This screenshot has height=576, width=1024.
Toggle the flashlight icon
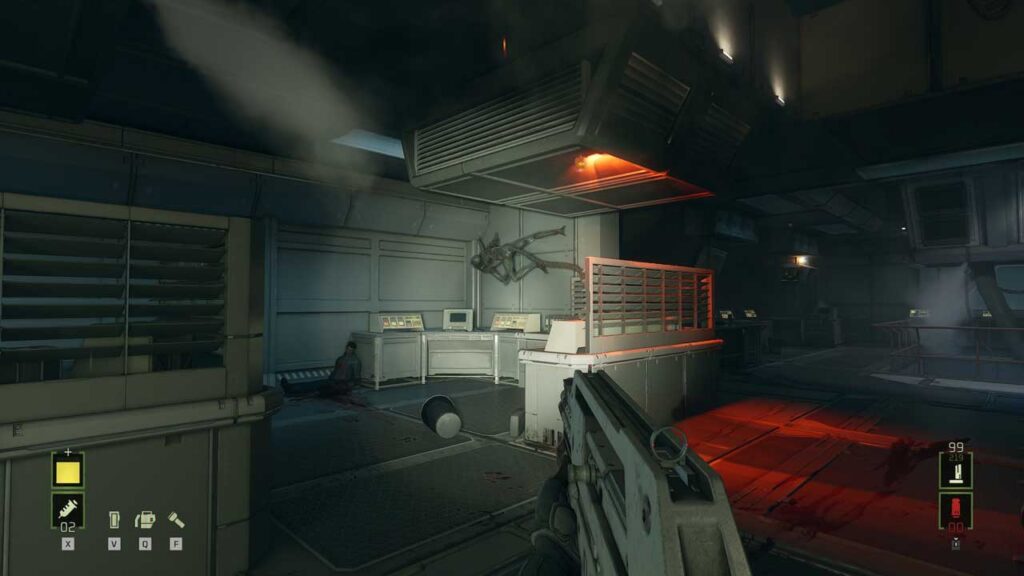(x=176, y=519)
